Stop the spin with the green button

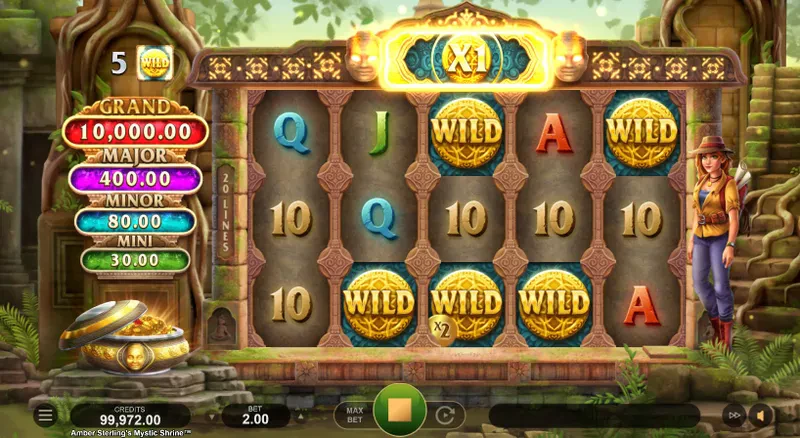pyautogui.click(x=399, y=413)
